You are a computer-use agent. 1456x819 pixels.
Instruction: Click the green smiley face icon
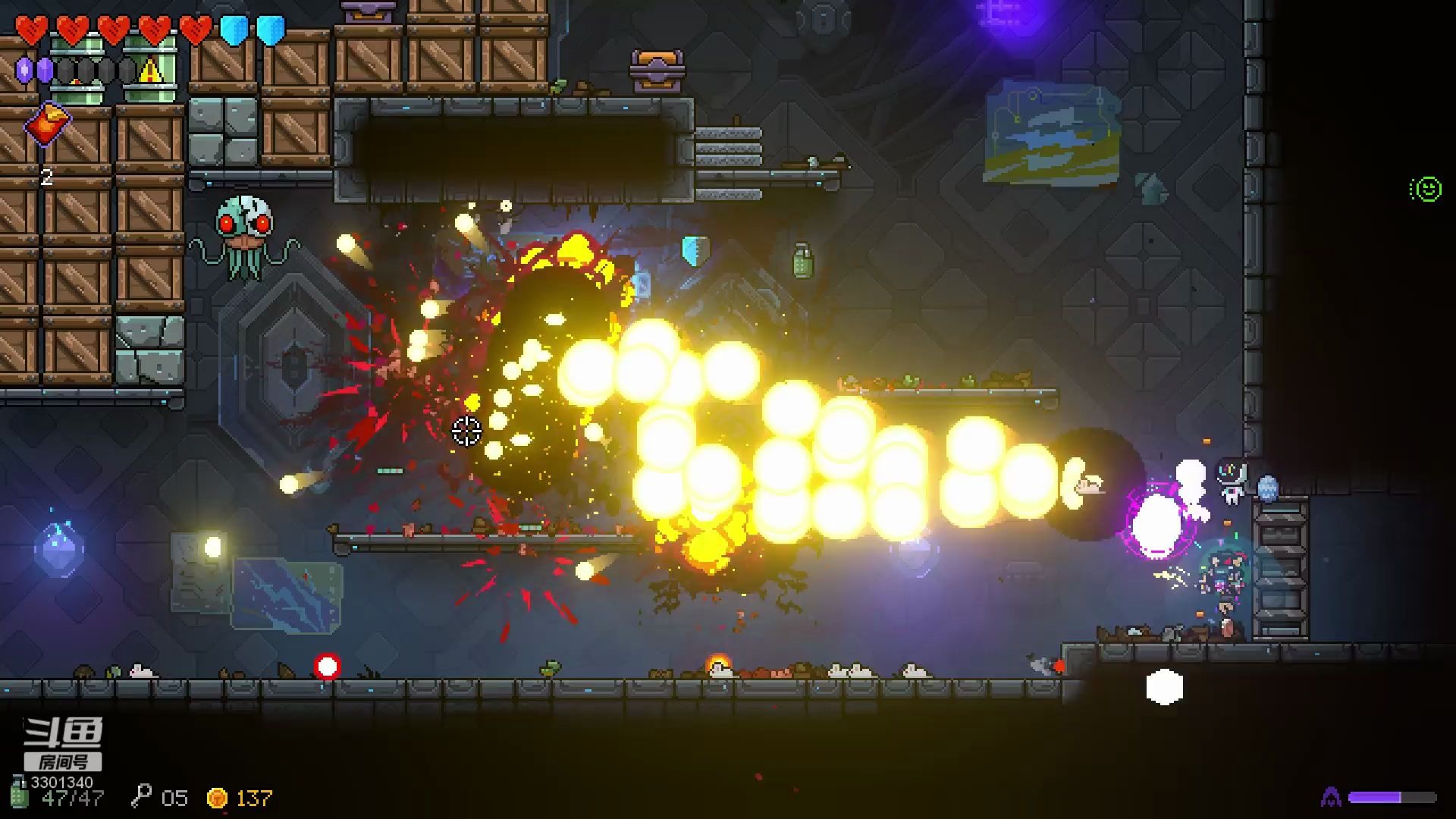[1426, 189]
